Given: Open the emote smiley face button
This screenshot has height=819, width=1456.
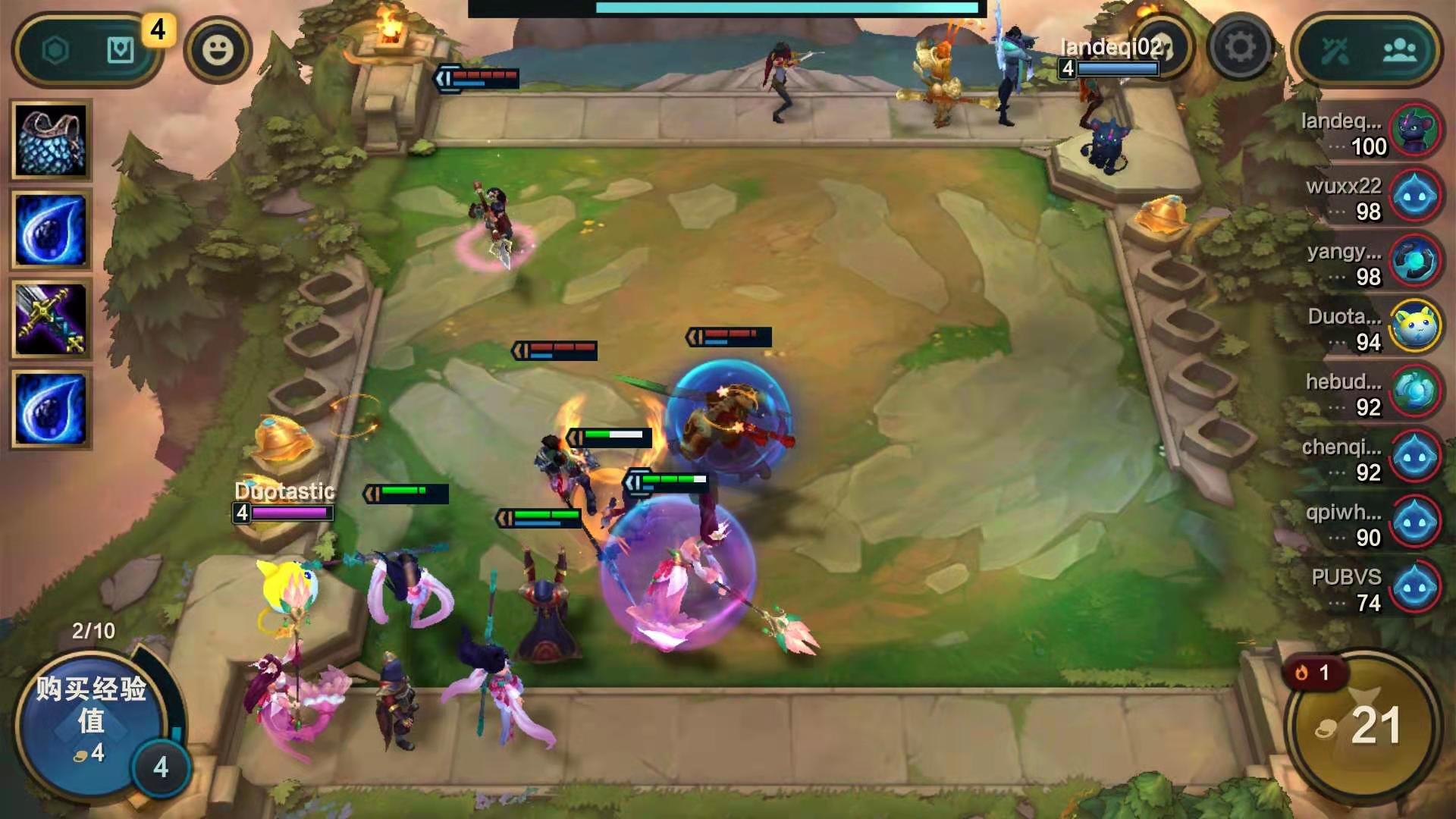Looking at the screenshot, I should (x=218, y=50).
